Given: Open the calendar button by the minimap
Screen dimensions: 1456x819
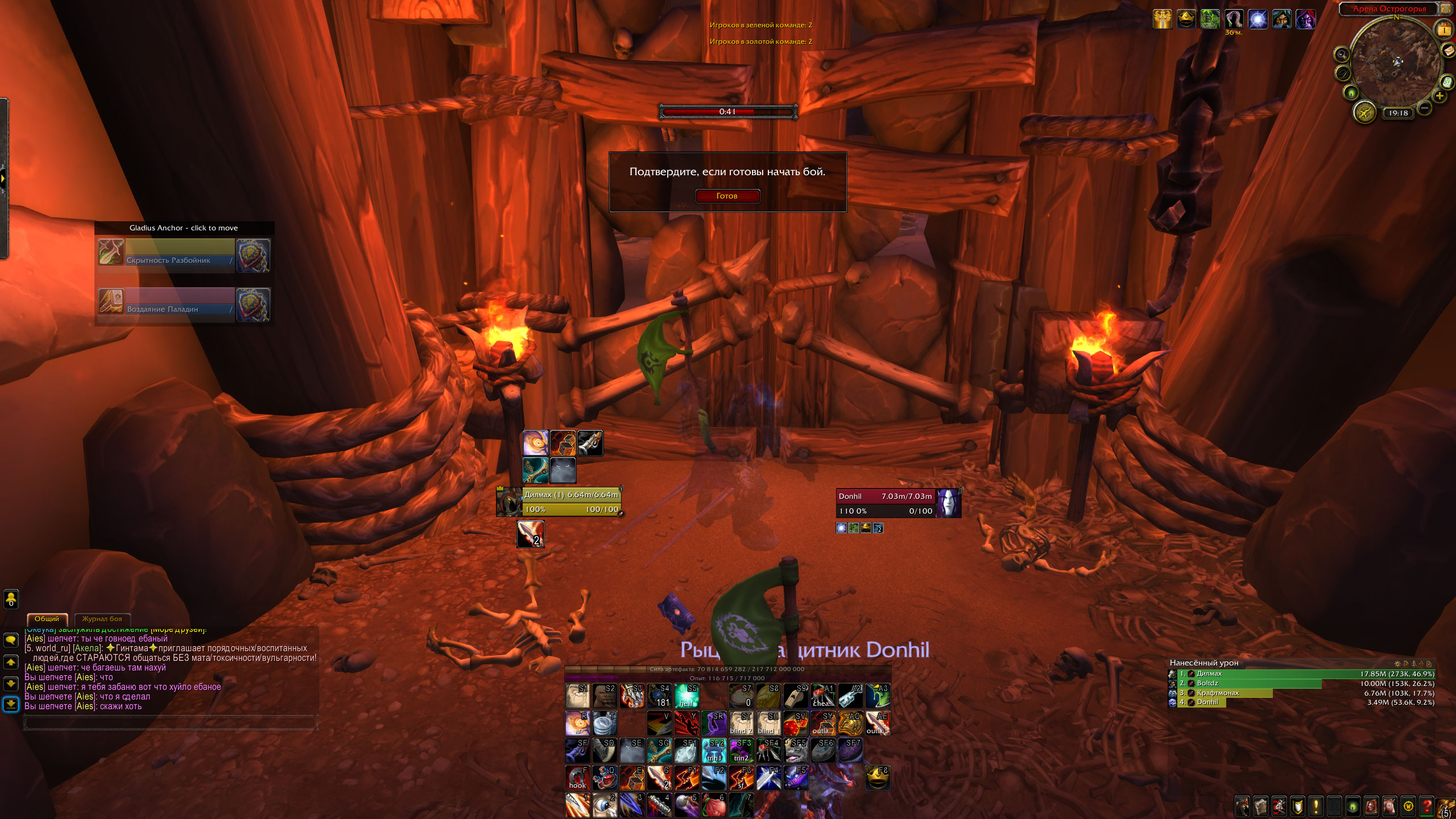Looking at the screenshot, I should pyautogui.click(x=1444, y=28).
